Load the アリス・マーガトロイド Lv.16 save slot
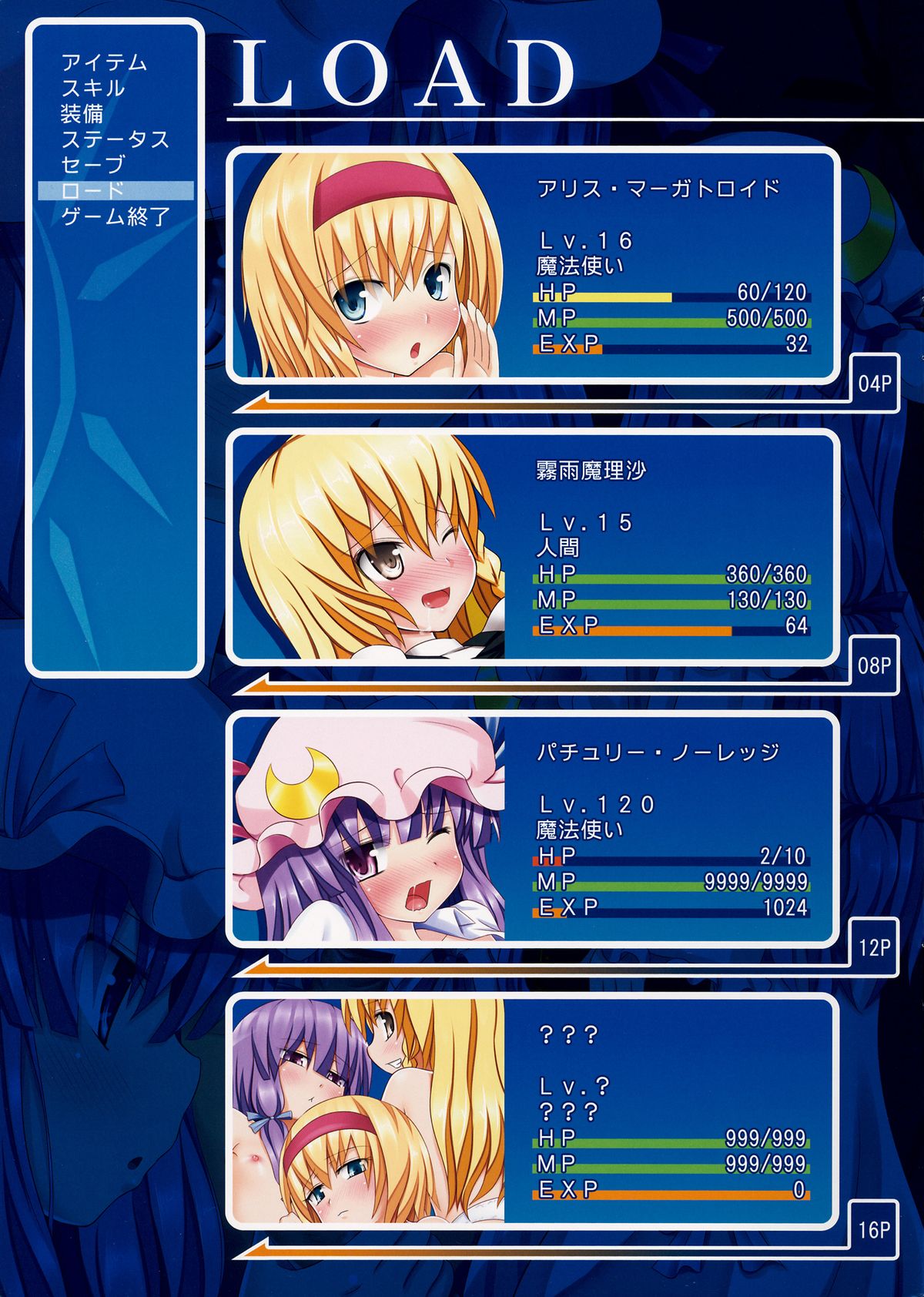 [x=531, y=265]
